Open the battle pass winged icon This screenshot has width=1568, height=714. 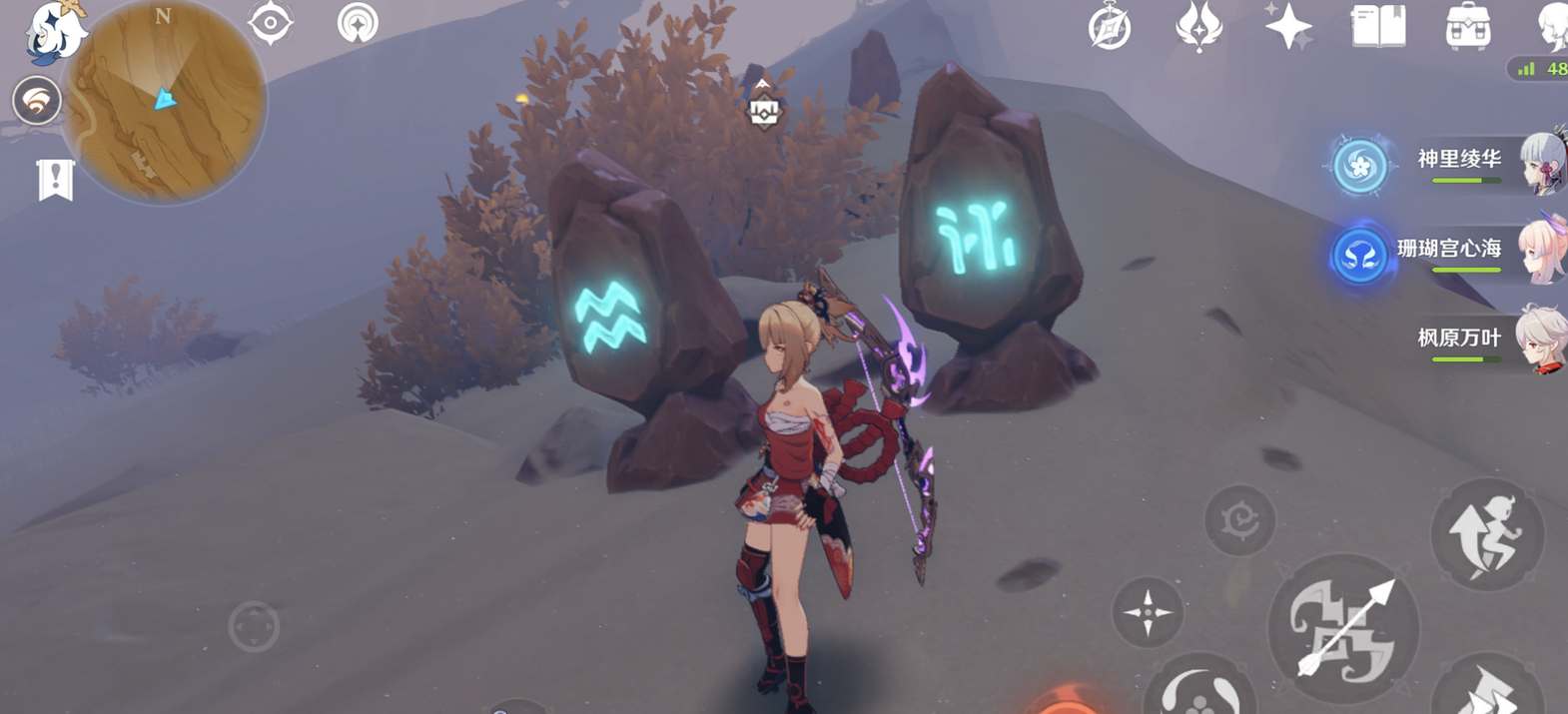[1198, 26]
